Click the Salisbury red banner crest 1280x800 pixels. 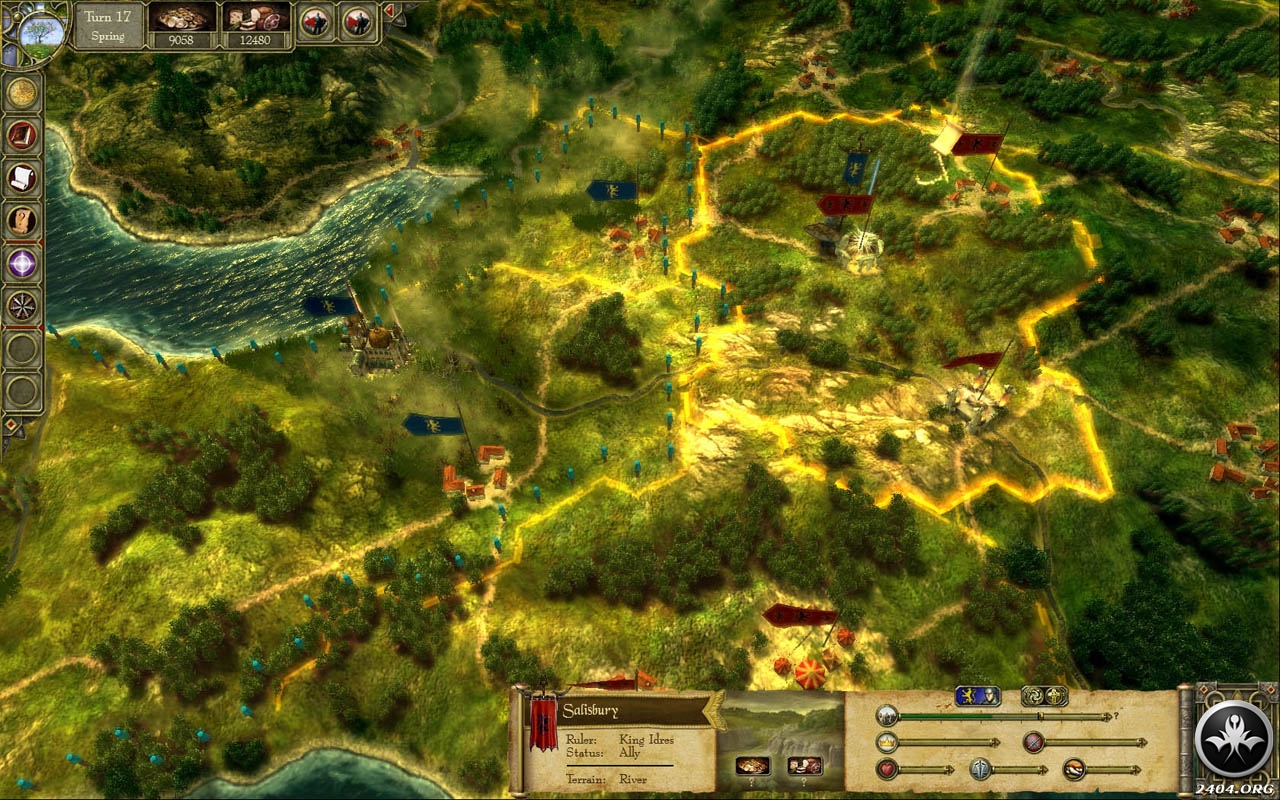point(543,724)
